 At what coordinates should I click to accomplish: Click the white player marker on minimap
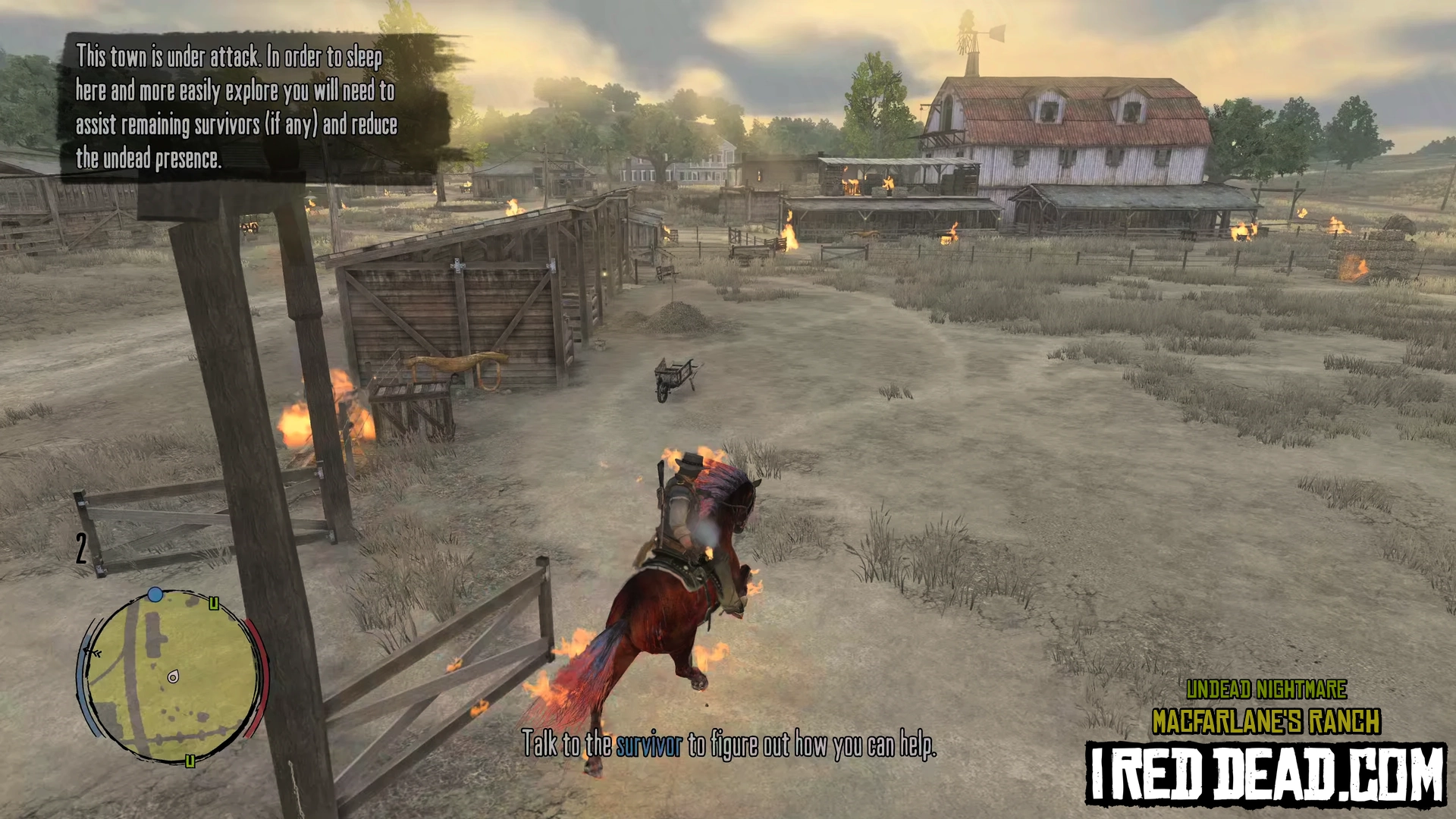click(174, 676)
